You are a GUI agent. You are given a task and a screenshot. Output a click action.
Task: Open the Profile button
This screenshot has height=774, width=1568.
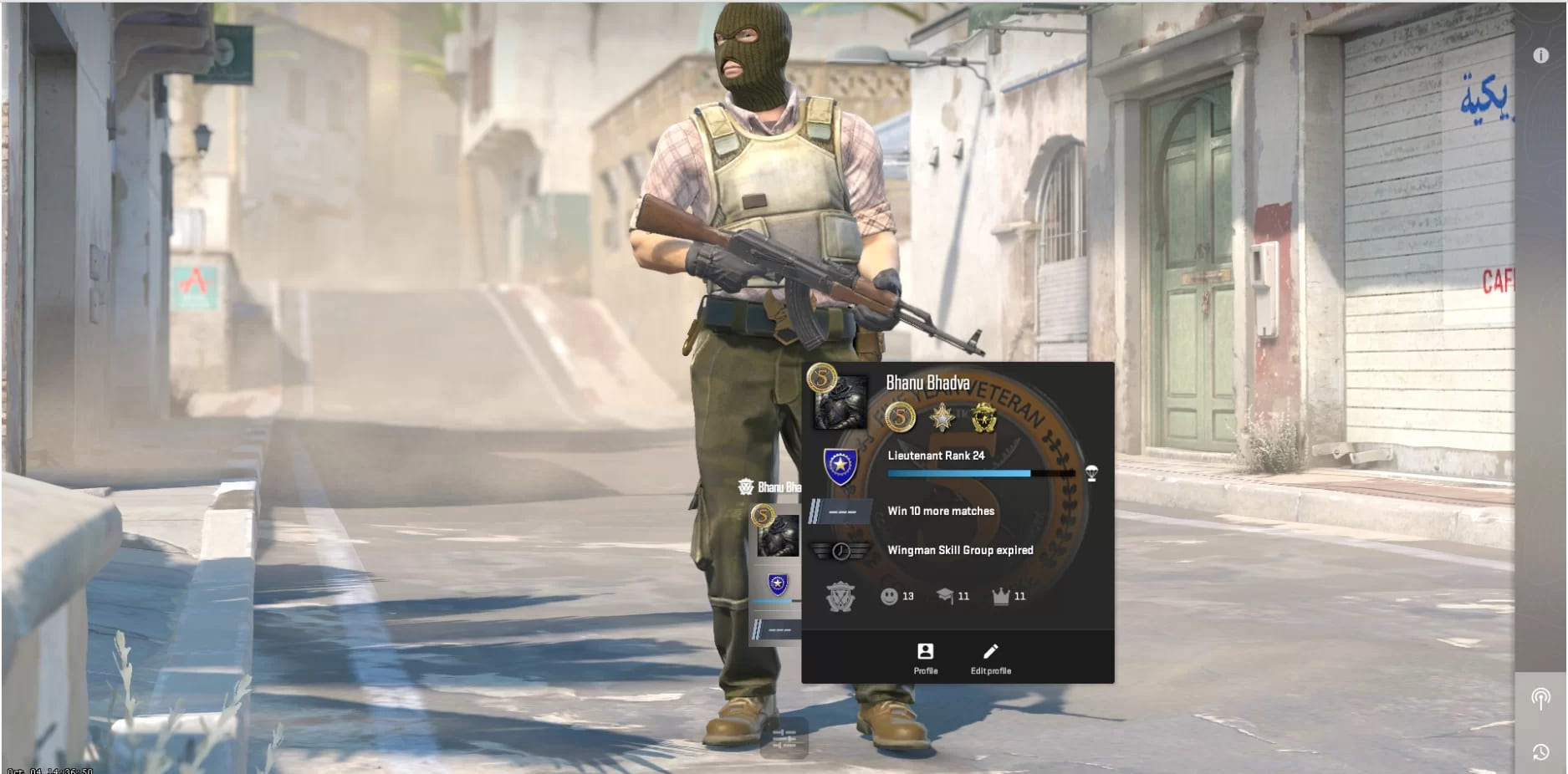pyautogui.click(x=925, y=658)
